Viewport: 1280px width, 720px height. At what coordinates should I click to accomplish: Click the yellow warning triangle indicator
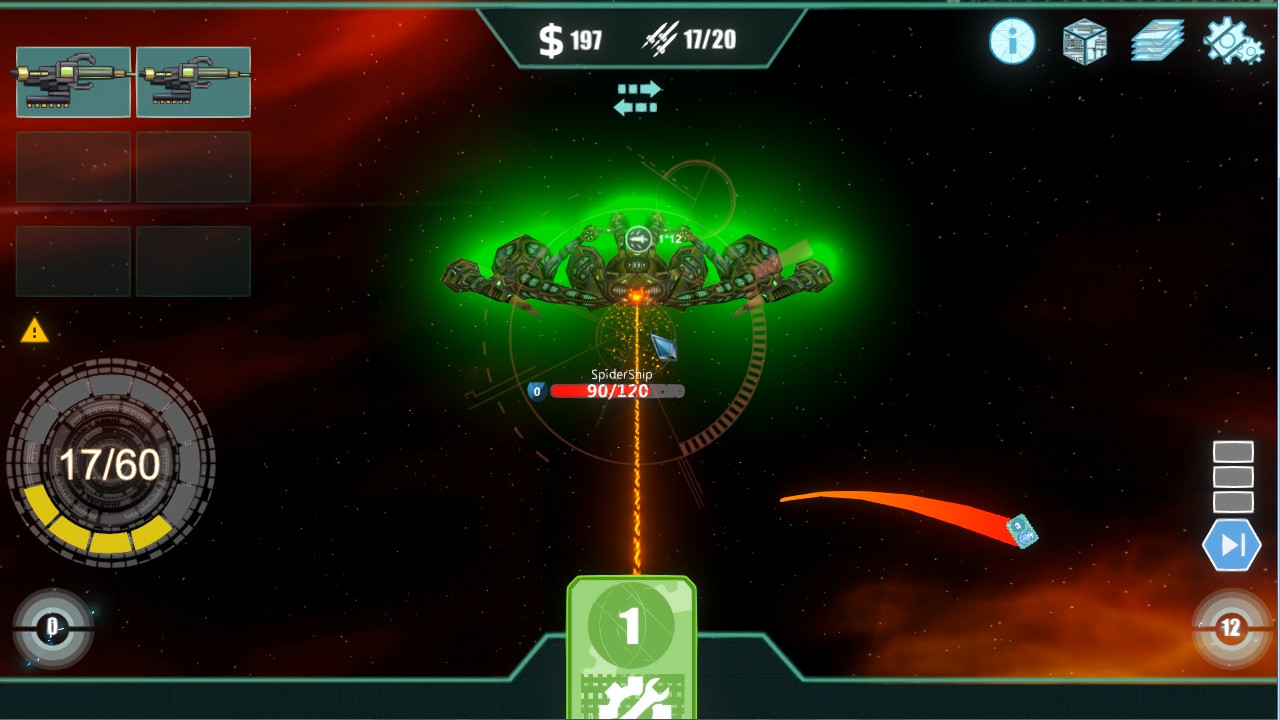[x=36, y=332]
